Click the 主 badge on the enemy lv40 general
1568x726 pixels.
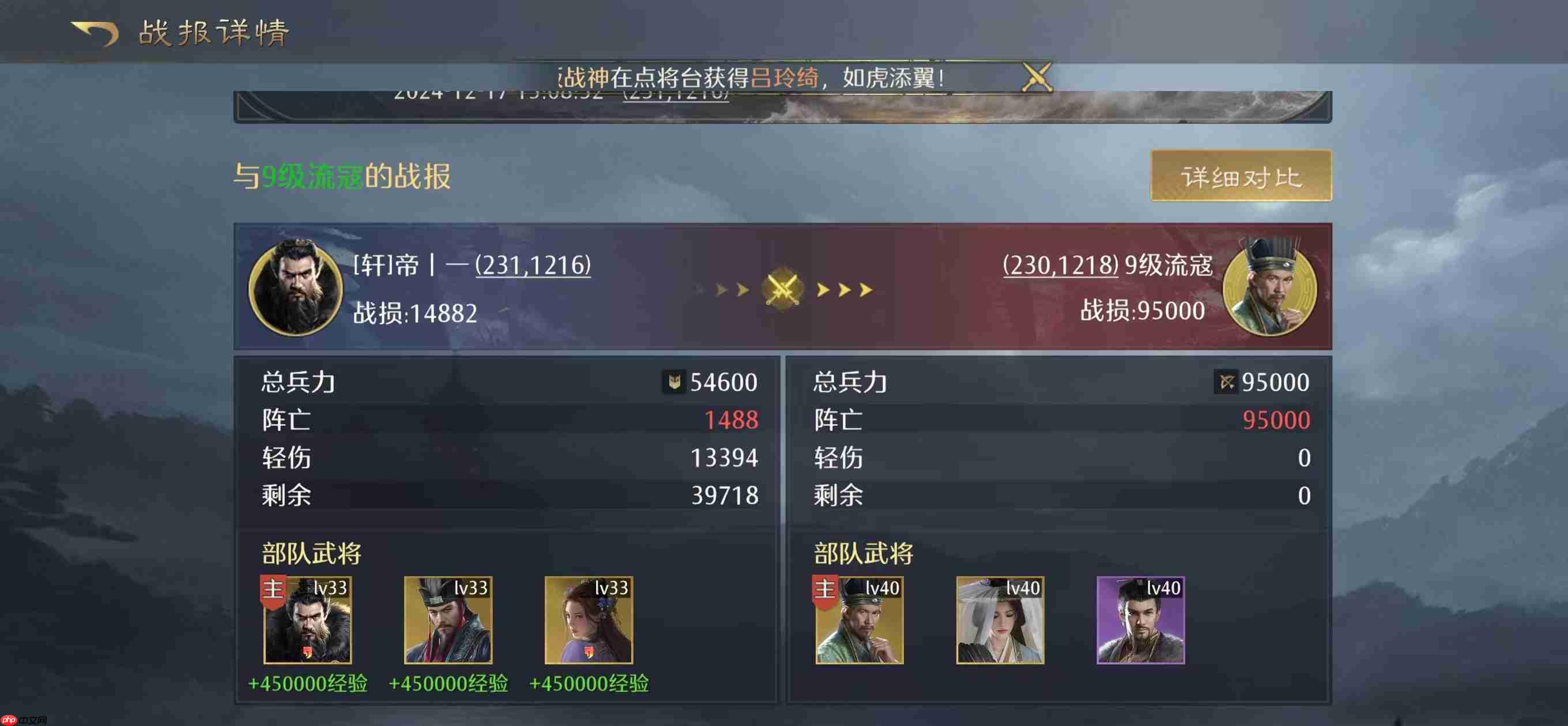coord(824,589)
